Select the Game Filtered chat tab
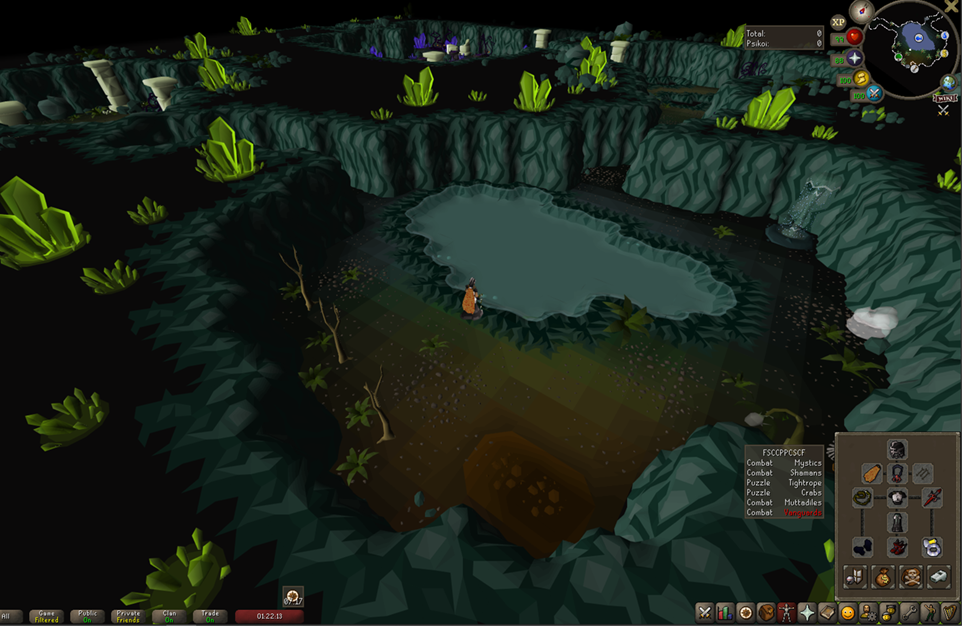This screenshot has height=626, width=962. click(x=46, y=617)
